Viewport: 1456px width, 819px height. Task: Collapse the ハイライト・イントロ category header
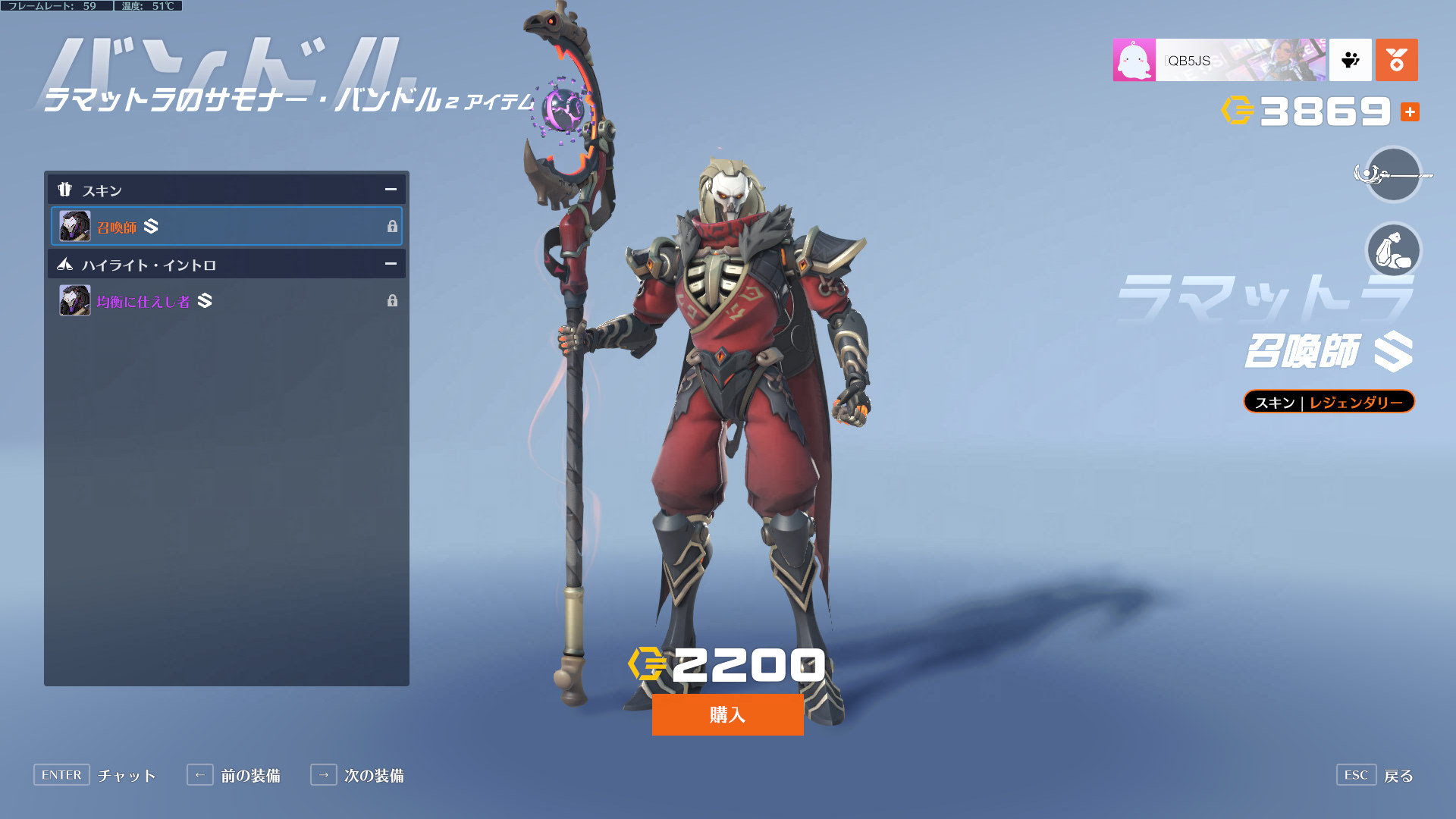391,264
